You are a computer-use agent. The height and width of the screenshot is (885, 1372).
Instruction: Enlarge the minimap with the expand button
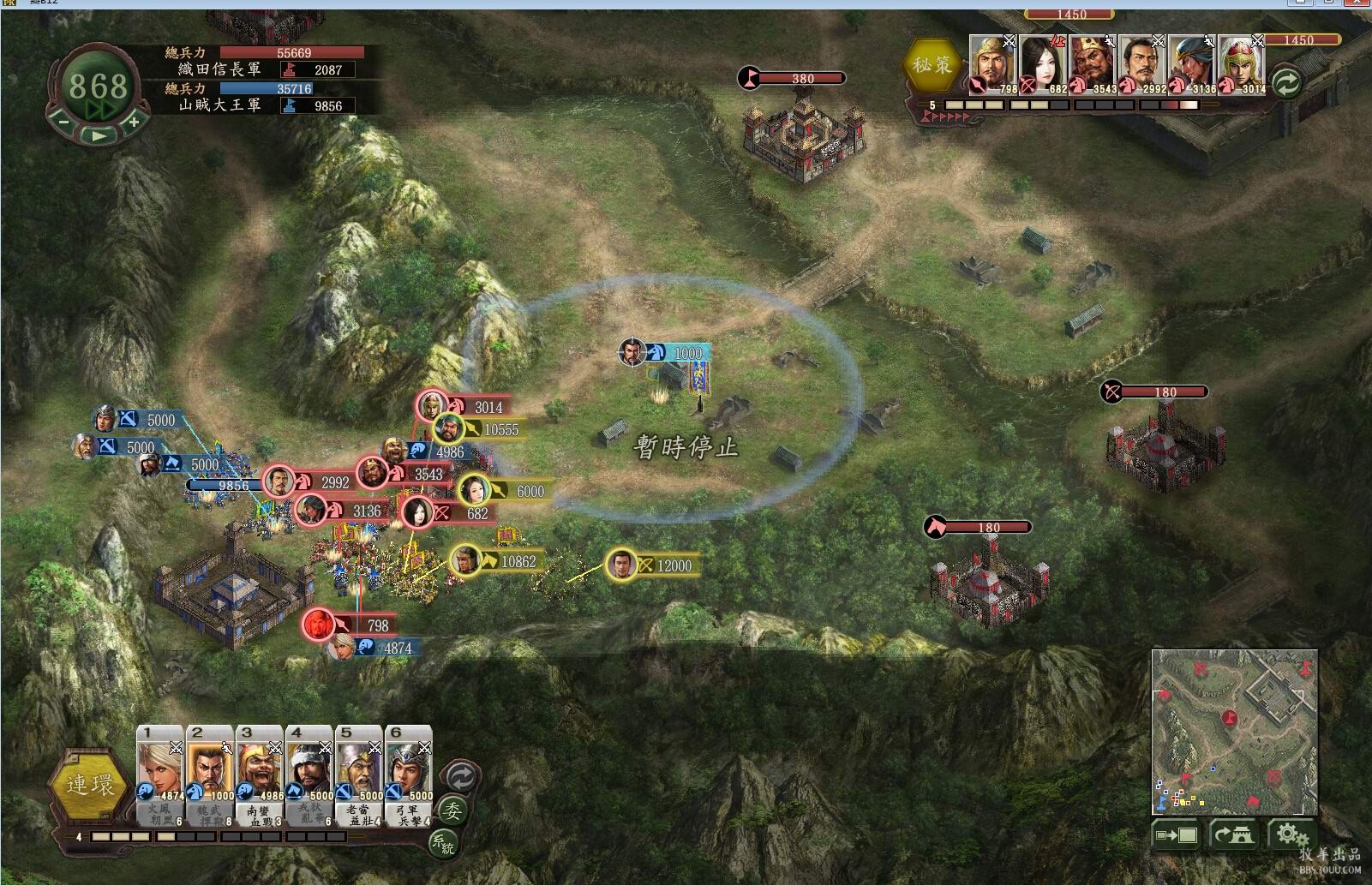coord(1177,834)
